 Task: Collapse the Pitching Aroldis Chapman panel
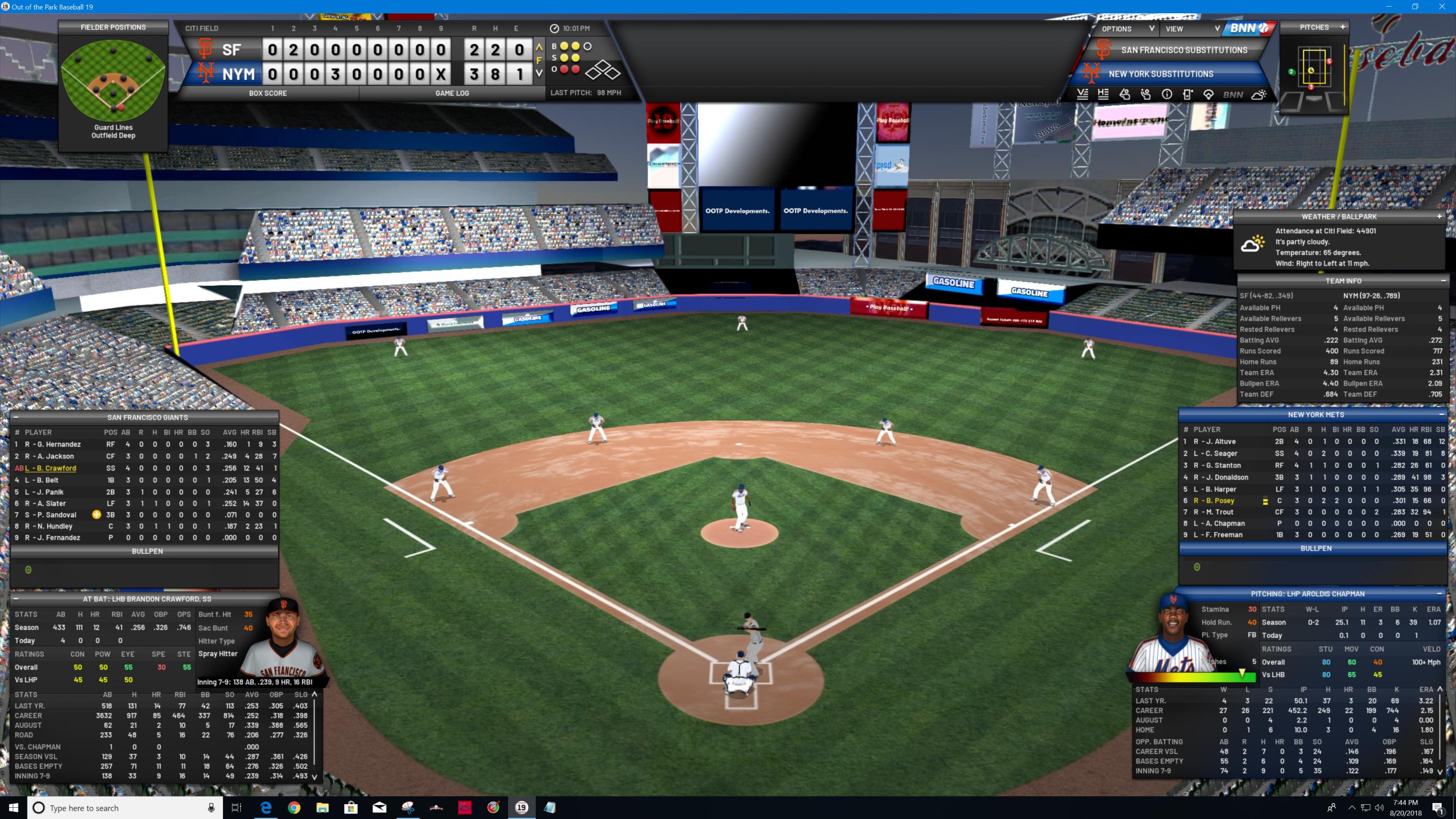tap(1439, 593)
